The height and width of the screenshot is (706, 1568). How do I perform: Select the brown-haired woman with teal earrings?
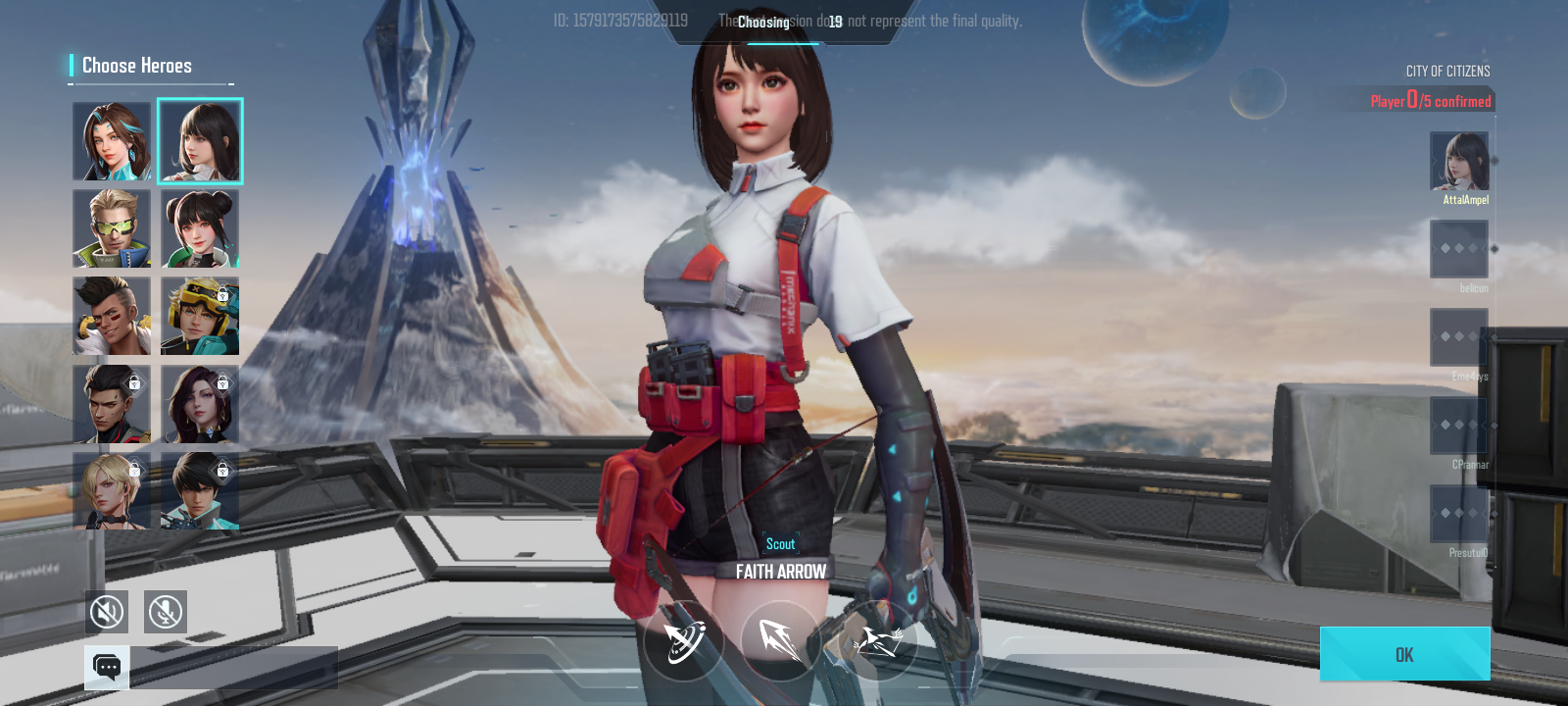click(112, 142)
